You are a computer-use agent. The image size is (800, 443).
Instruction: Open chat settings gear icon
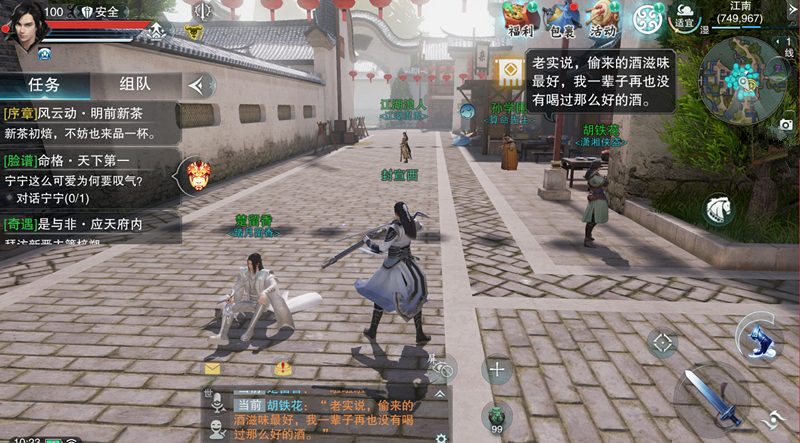pos(440,437)
